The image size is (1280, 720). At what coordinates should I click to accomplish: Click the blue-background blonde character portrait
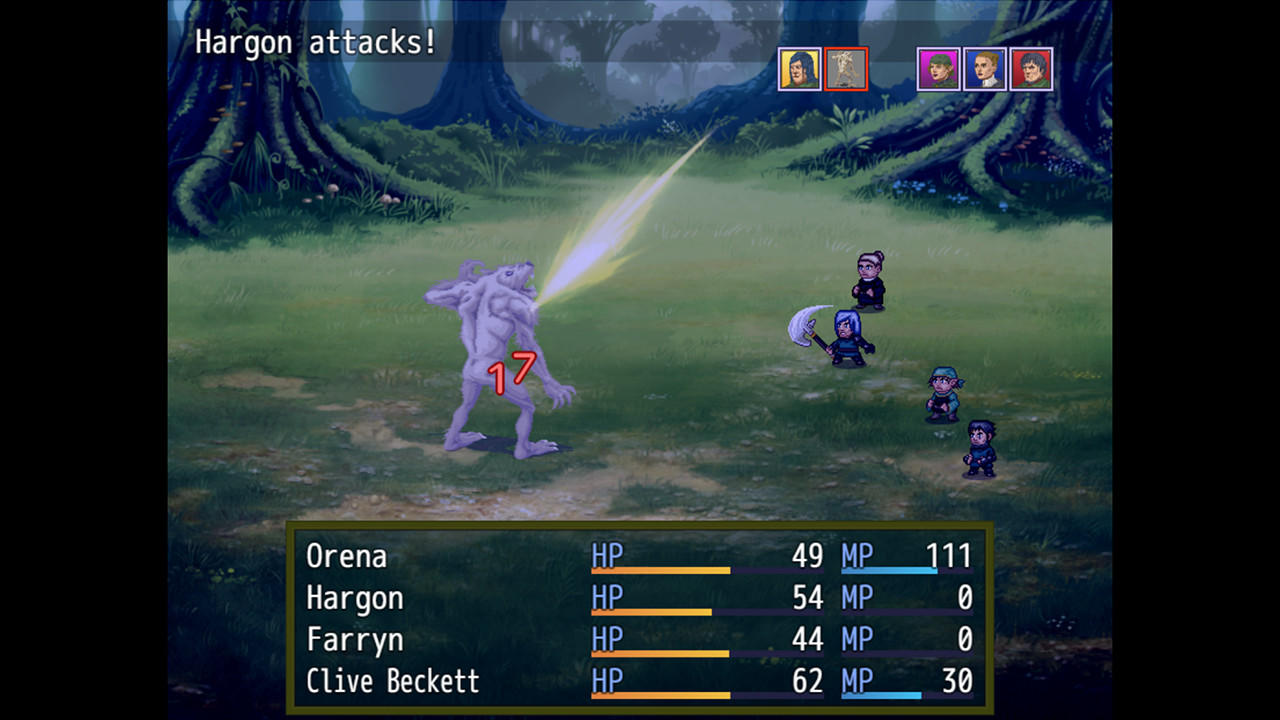(x=985, y=70)
